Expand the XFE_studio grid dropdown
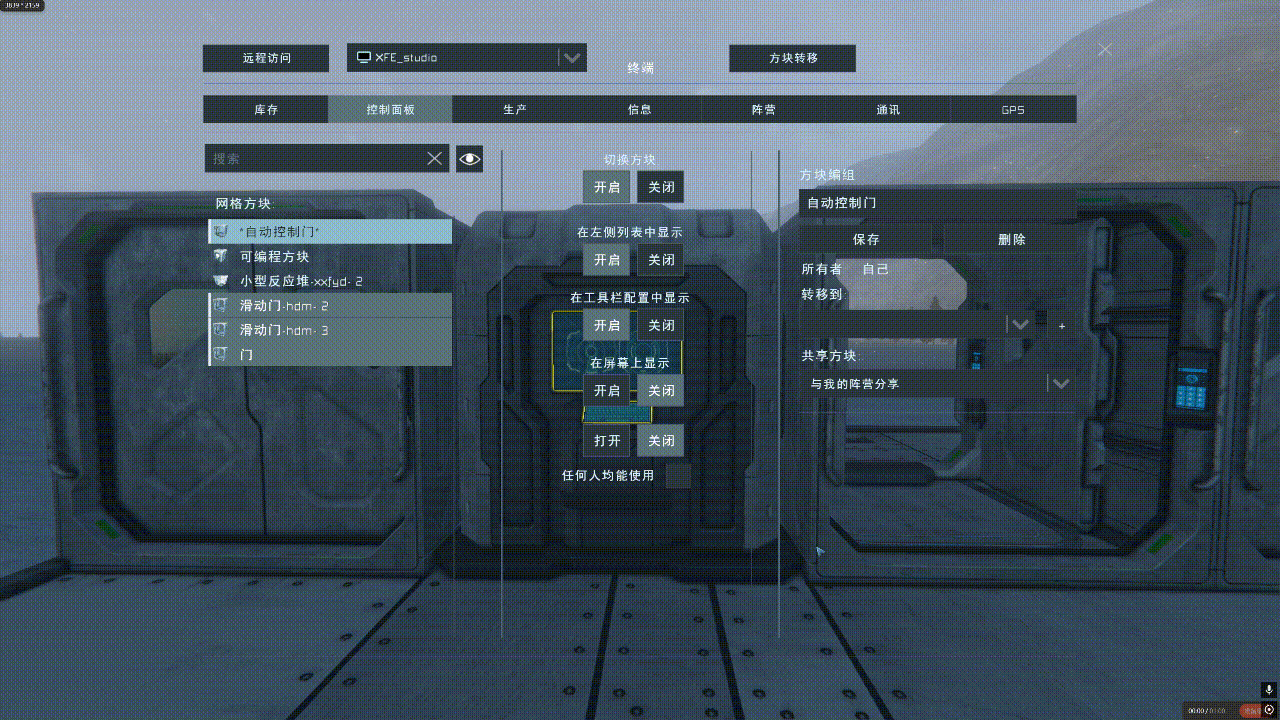 pyautogui.click(x=571, y=58)
